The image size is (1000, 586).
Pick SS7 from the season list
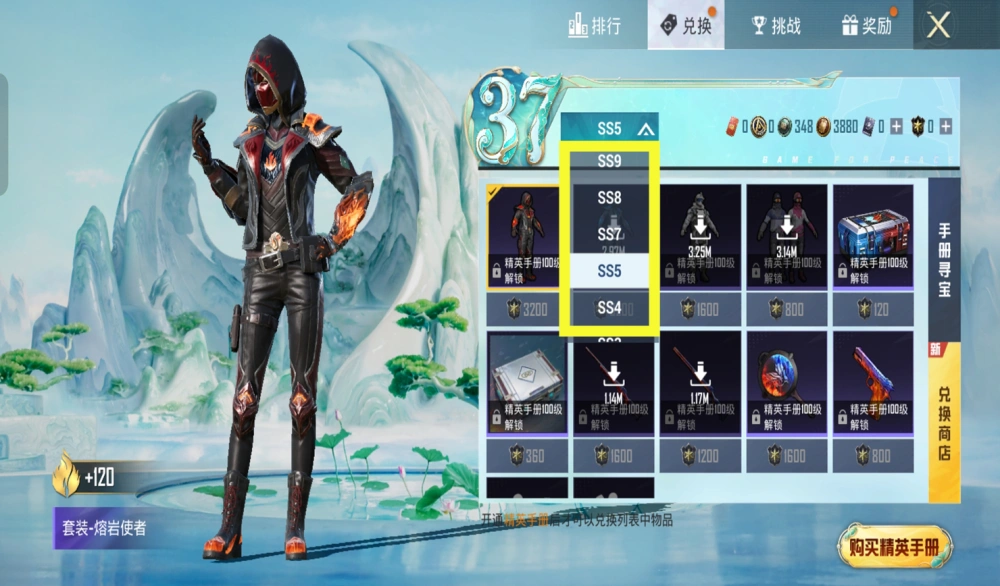tap(610, 234)
